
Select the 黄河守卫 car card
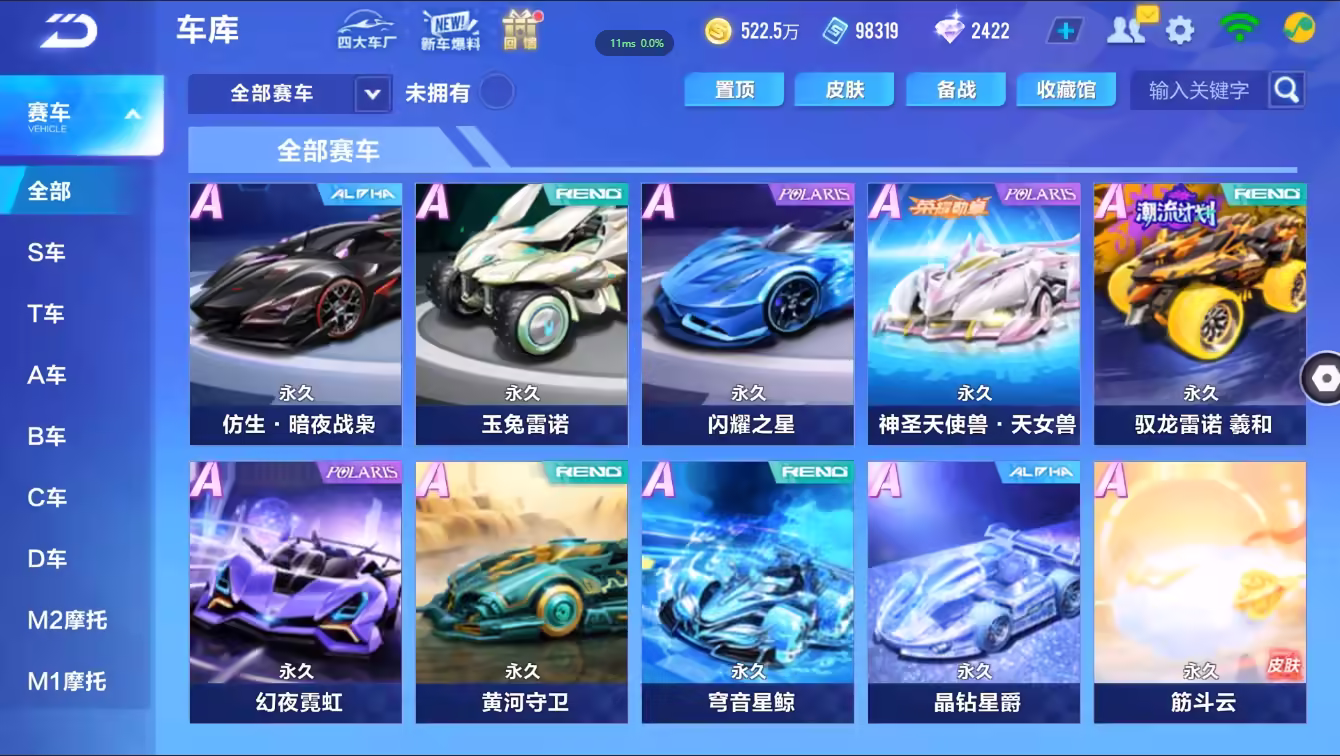[x=522, y=591]
